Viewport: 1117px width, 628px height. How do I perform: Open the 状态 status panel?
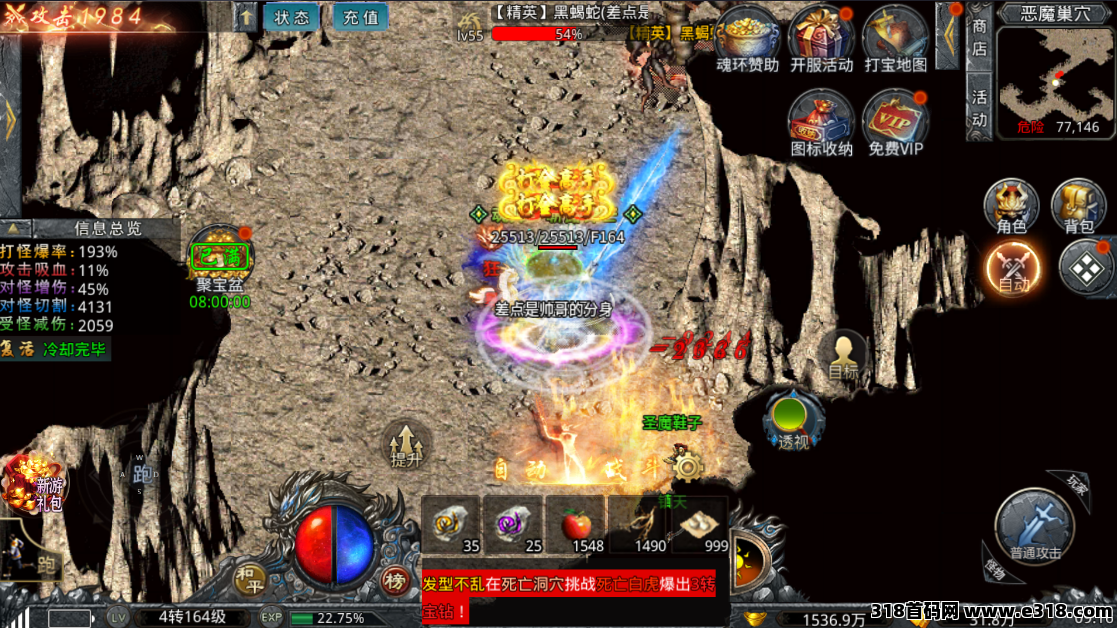point(291,17)
